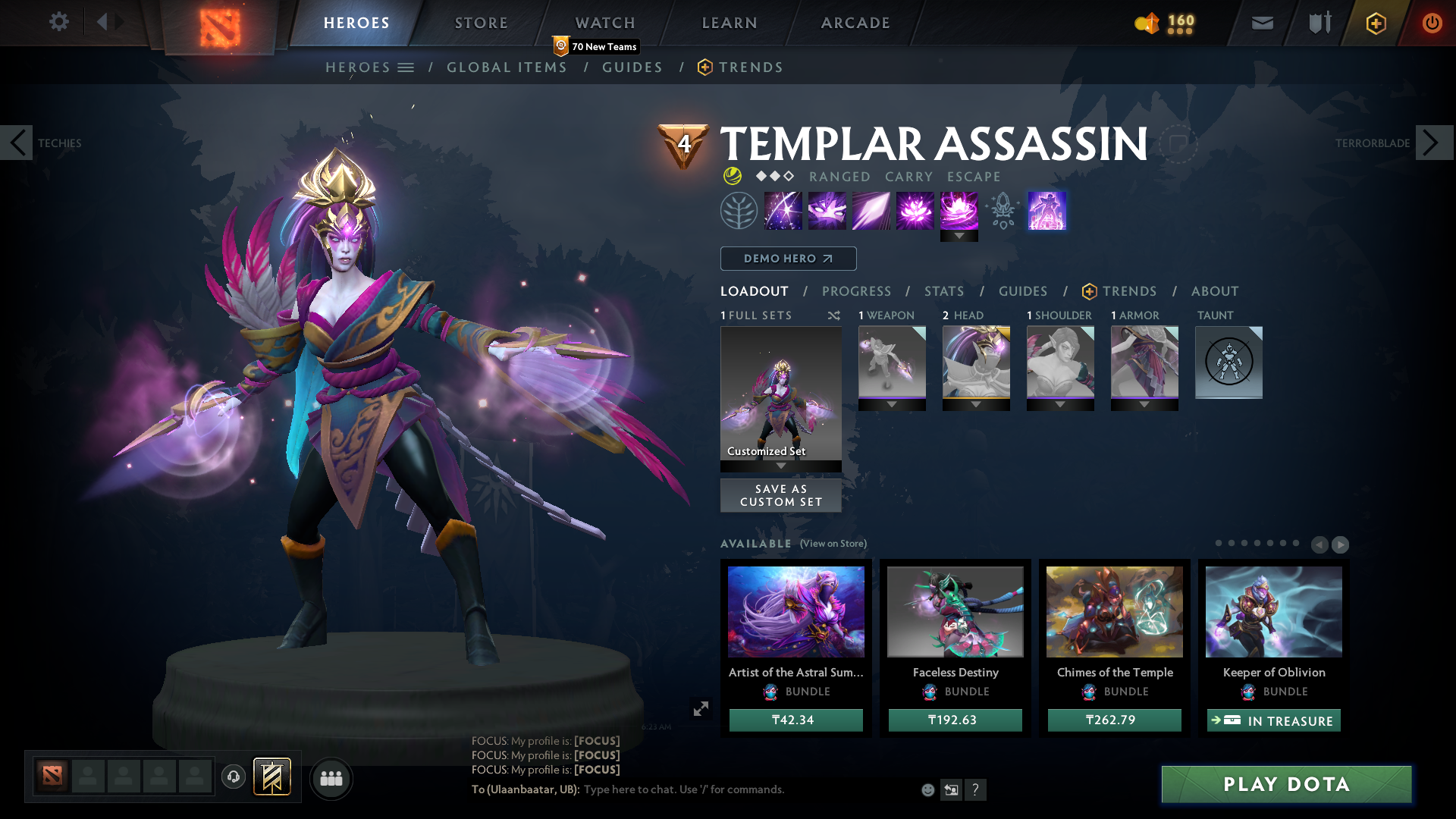Toggle the shuffle icon next to Full Sets

pyautogui.click(x=833, y=315)
